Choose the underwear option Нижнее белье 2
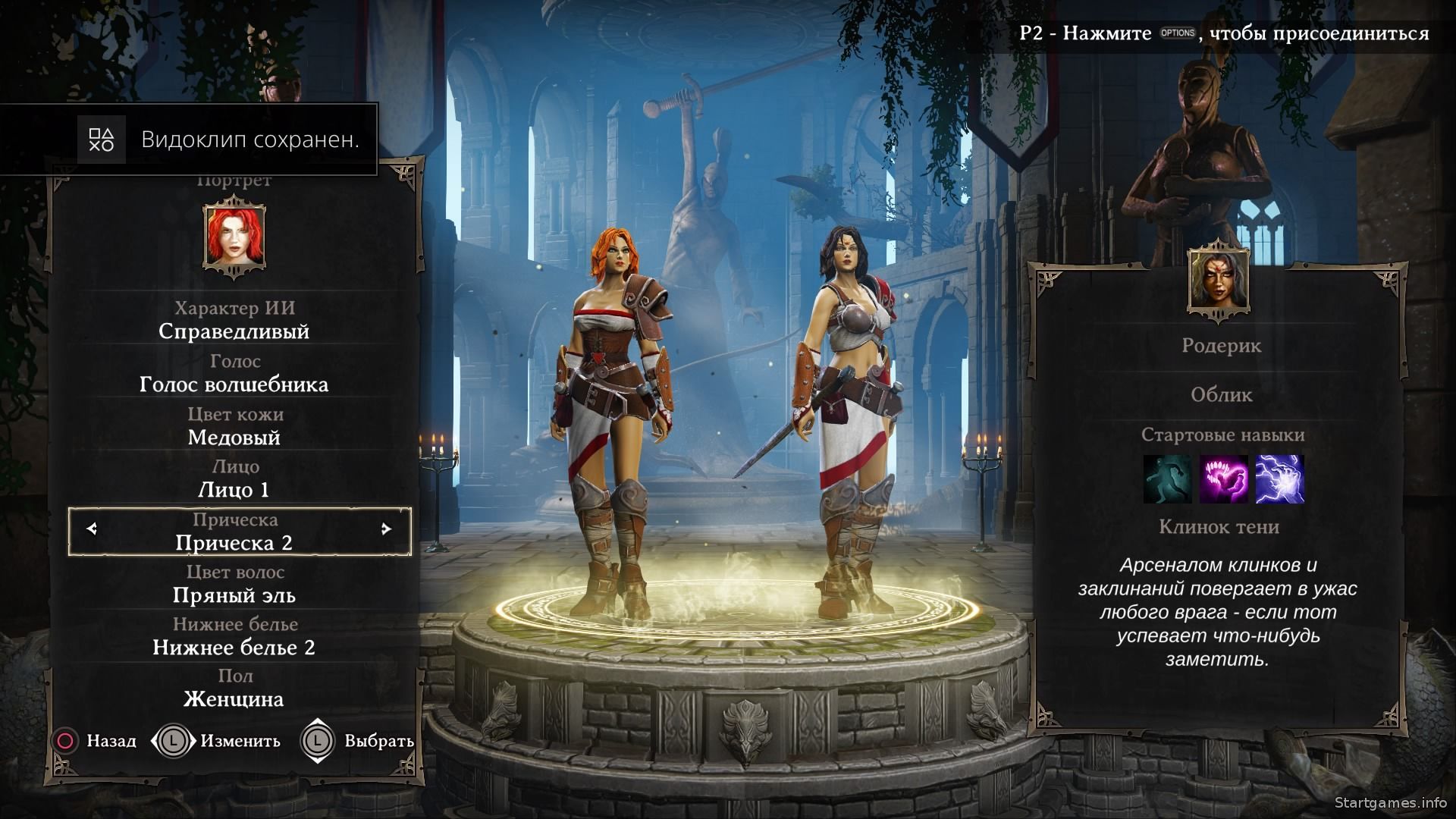This screenshot has width=1456, height=819. click(x=234, y=648)
